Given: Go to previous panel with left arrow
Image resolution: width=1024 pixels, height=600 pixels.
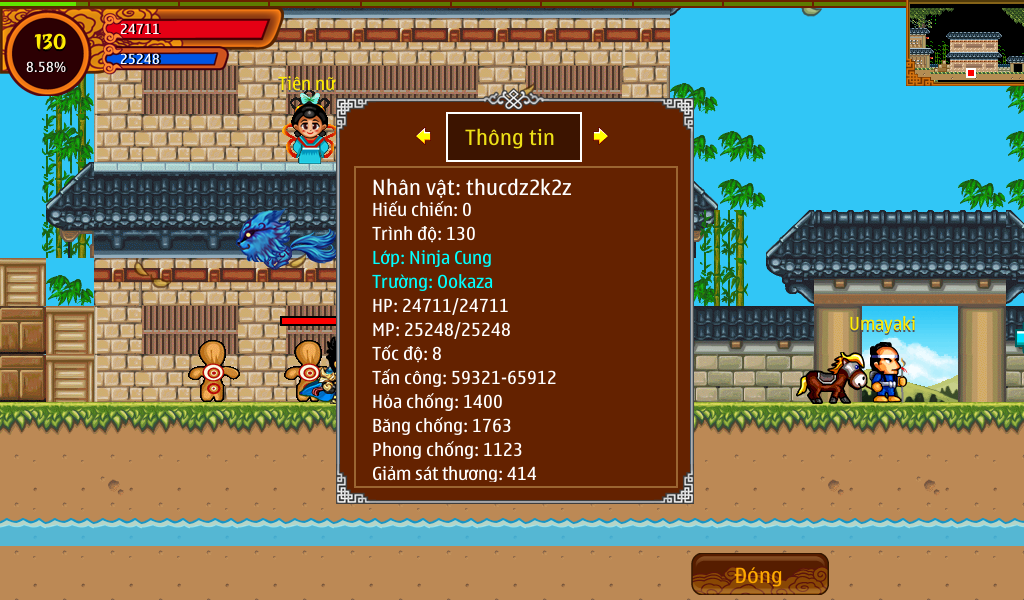Looking at the screenshot, I should pos(424,136).
